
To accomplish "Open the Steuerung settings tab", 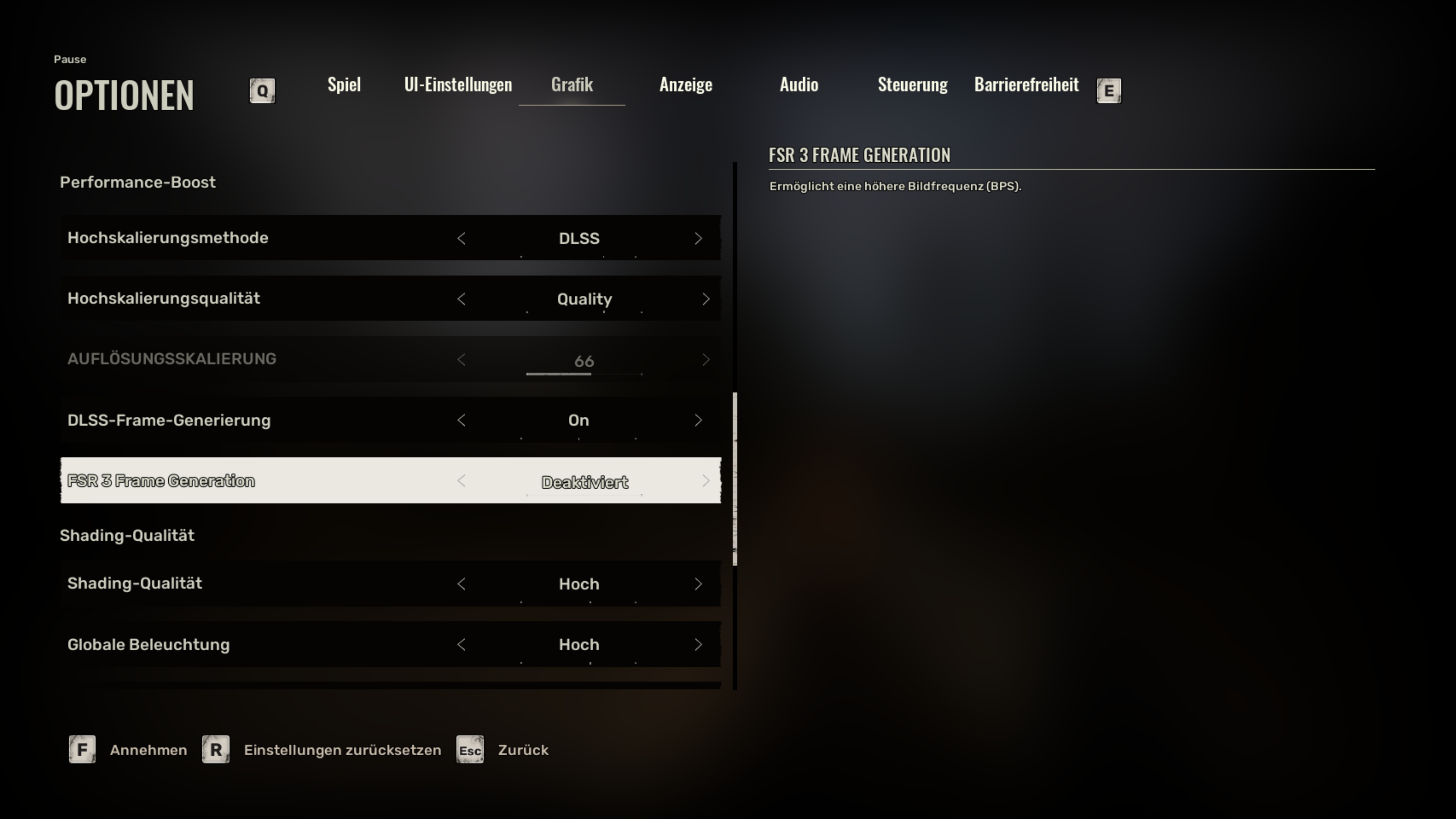I will tap(912, 85).
